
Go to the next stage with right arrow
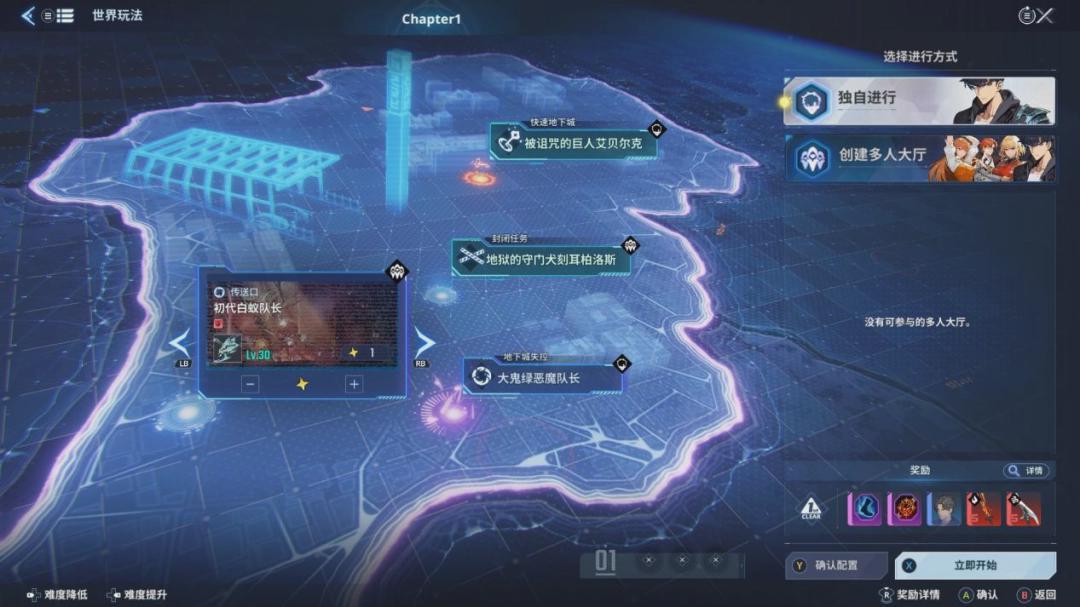(x=424, y=344)
